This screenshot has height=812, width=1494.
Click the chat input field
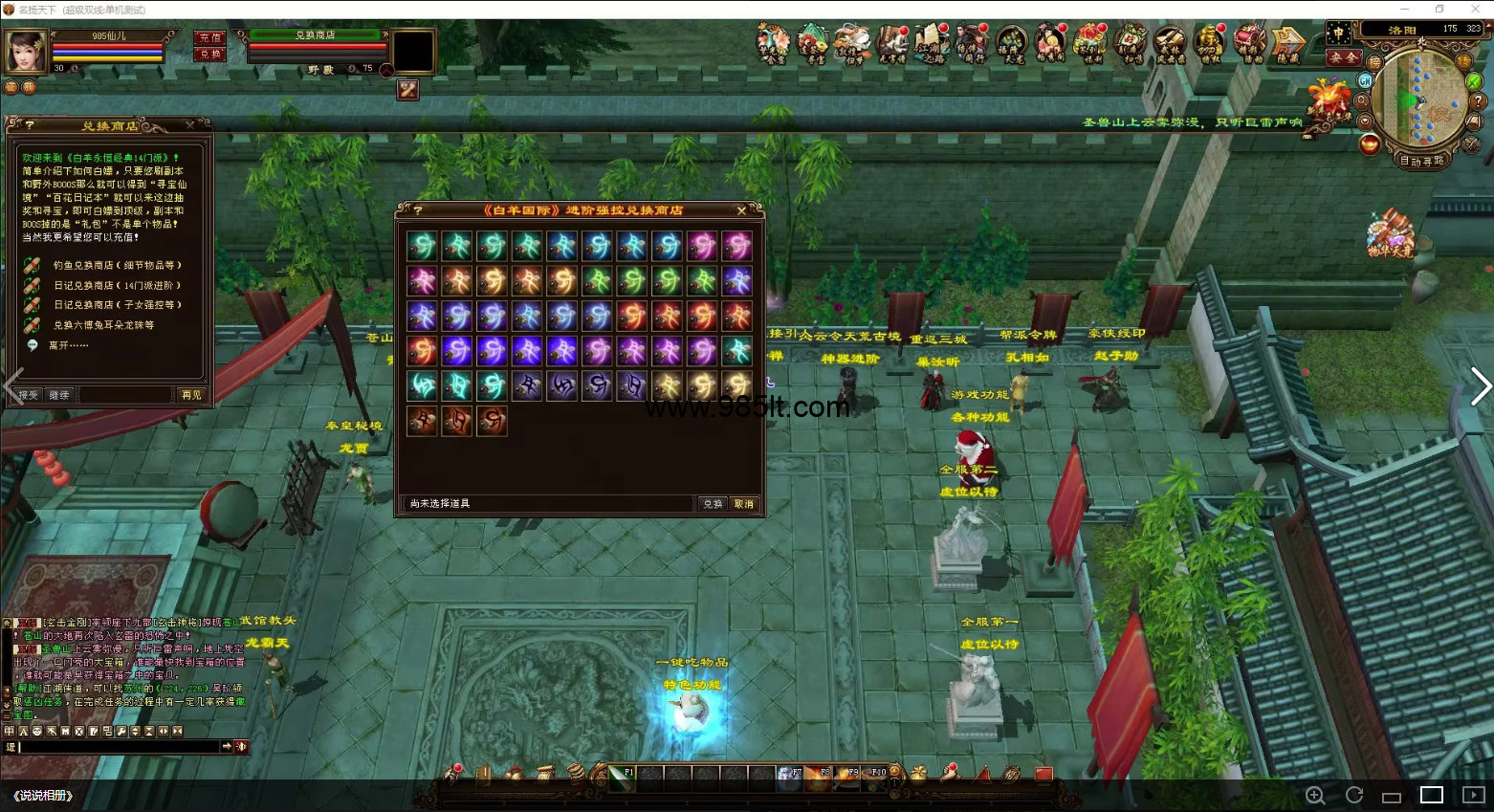[x=120, y=746]
